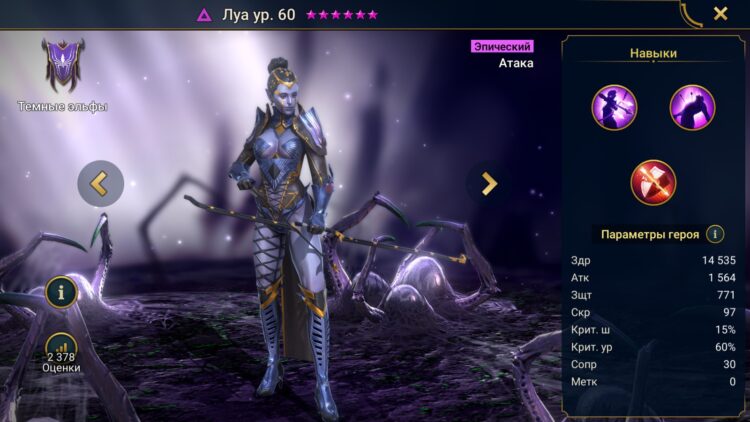Click the Темные эльфы faction emblem

pos(62,65)
